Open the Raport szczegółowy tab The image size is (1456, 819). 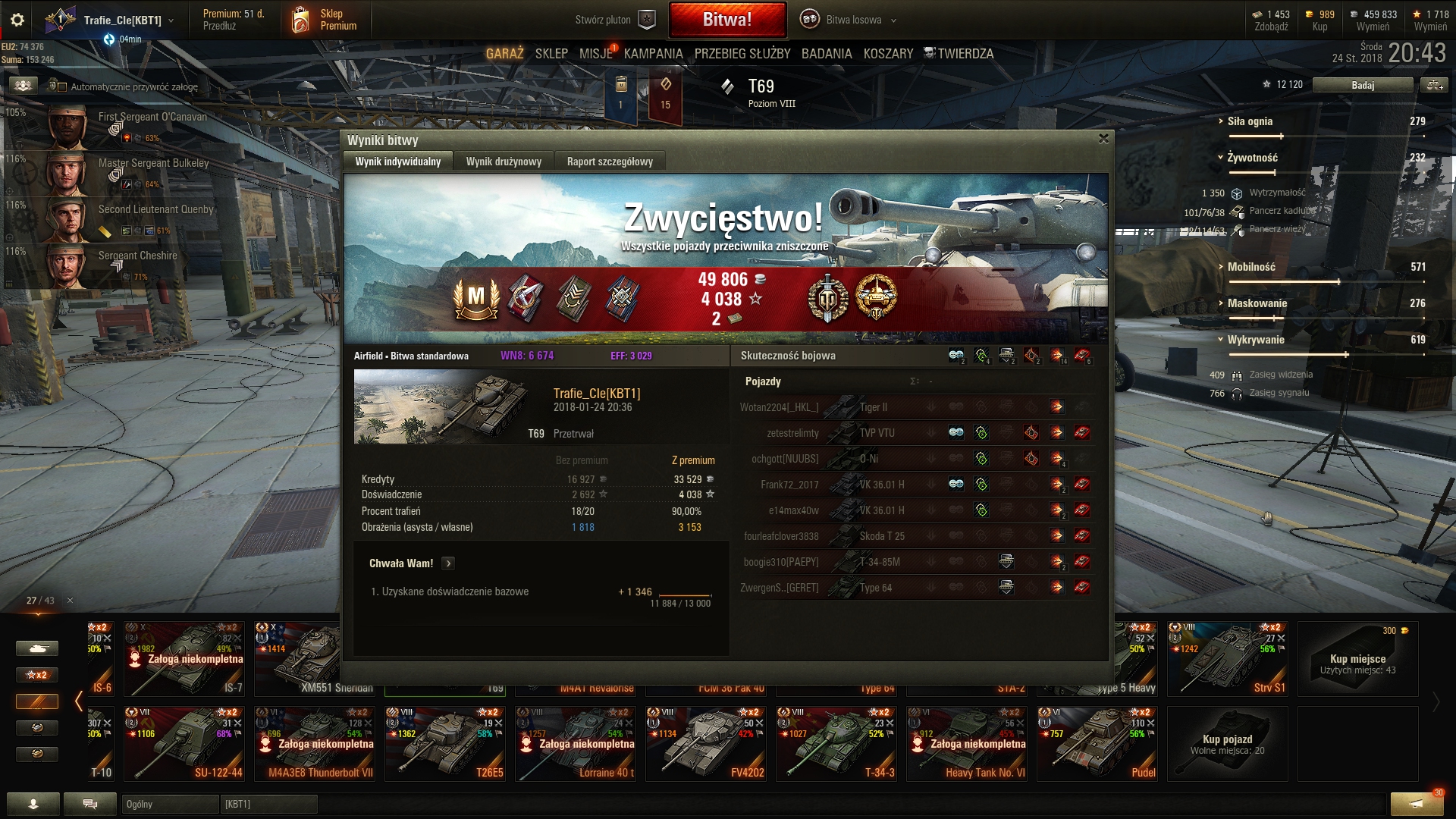coord(610,162)
